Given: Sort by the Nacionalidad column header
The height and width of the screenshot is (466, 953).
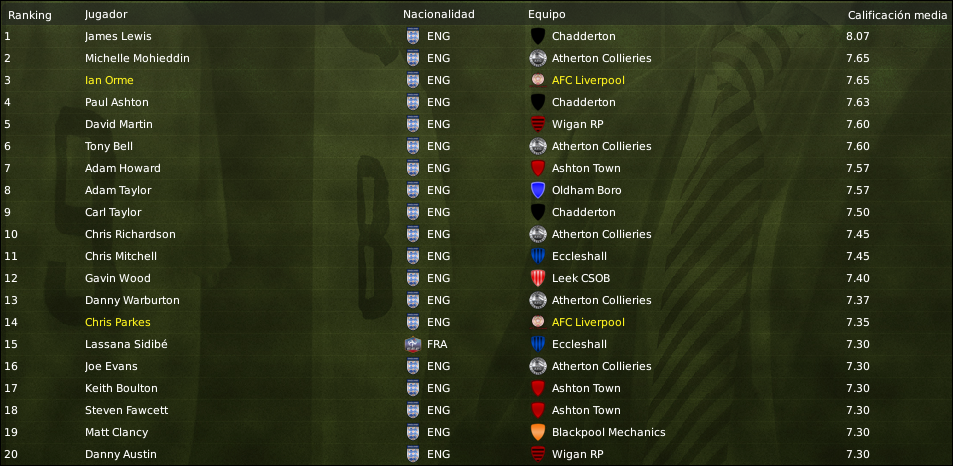Looking at the screenshot, I should click(x=438, y=15).
